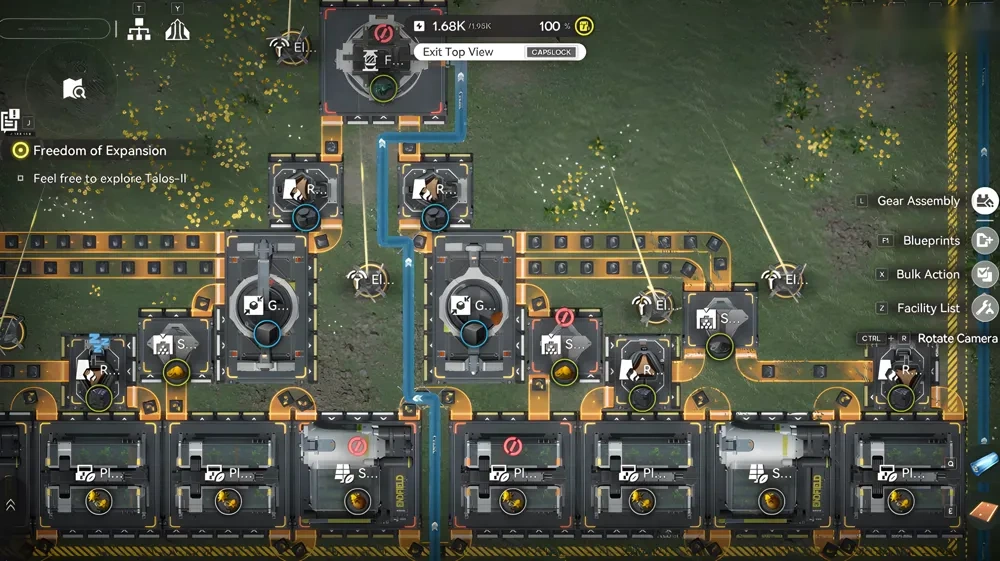Expand the double-chevron arrow at the left edge

(x=10, y=505)
